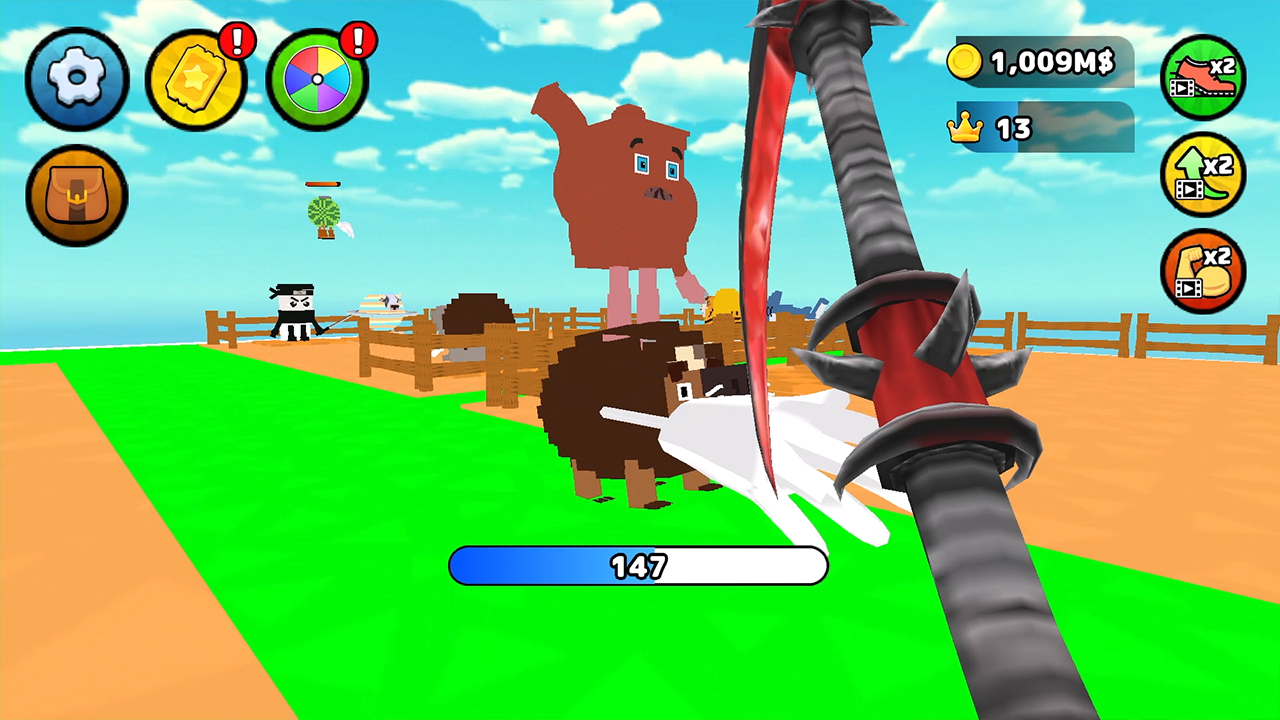The image size is (1280, 720).
Task: Activate the x2 upgrade arrow boost
Action: [1204, 175]
